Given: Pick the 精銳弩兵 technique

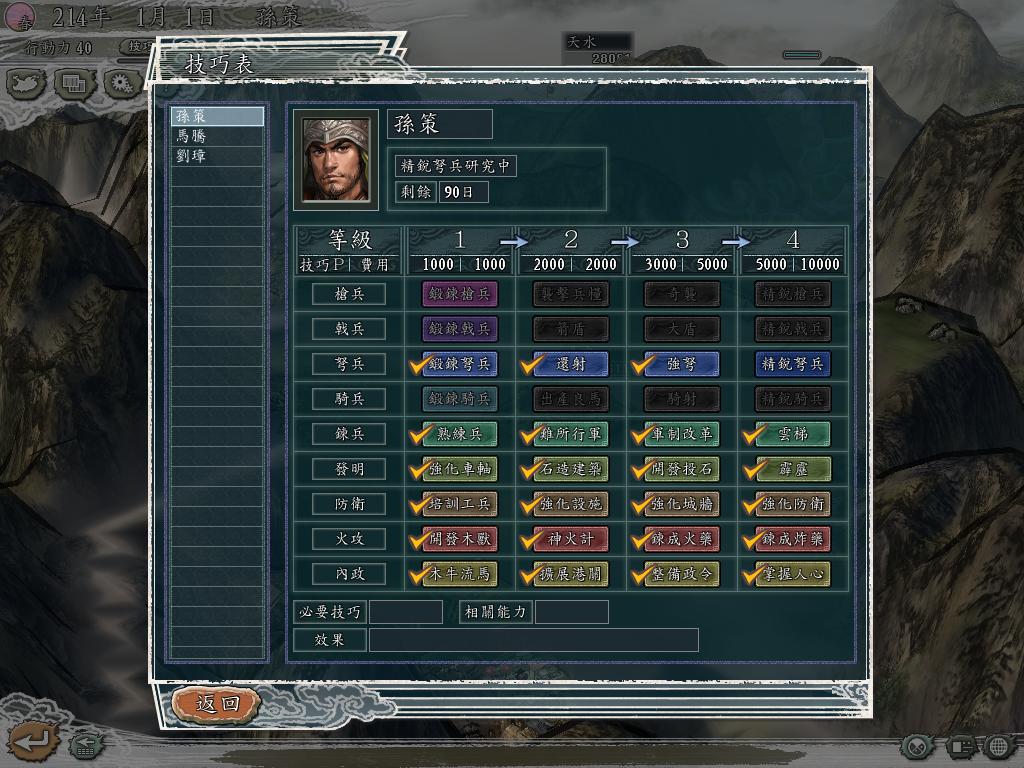Looking at the screenshot, I should coord(793,364).
